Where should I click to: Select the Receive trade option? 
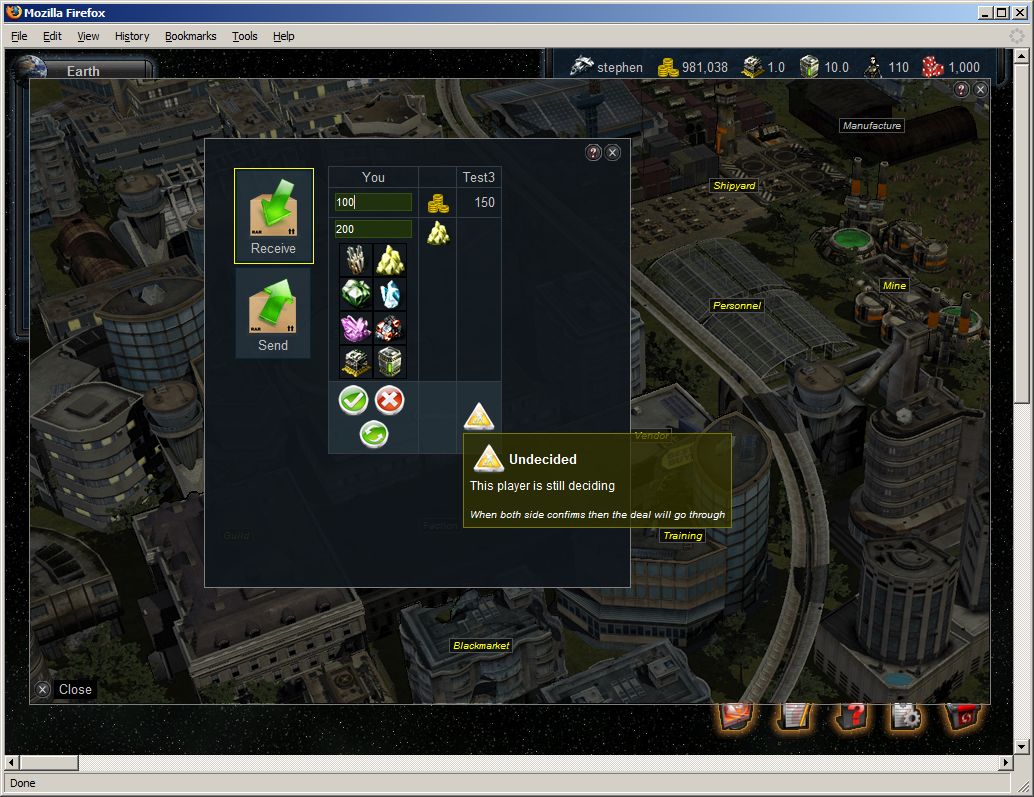(x=273, y=215)
